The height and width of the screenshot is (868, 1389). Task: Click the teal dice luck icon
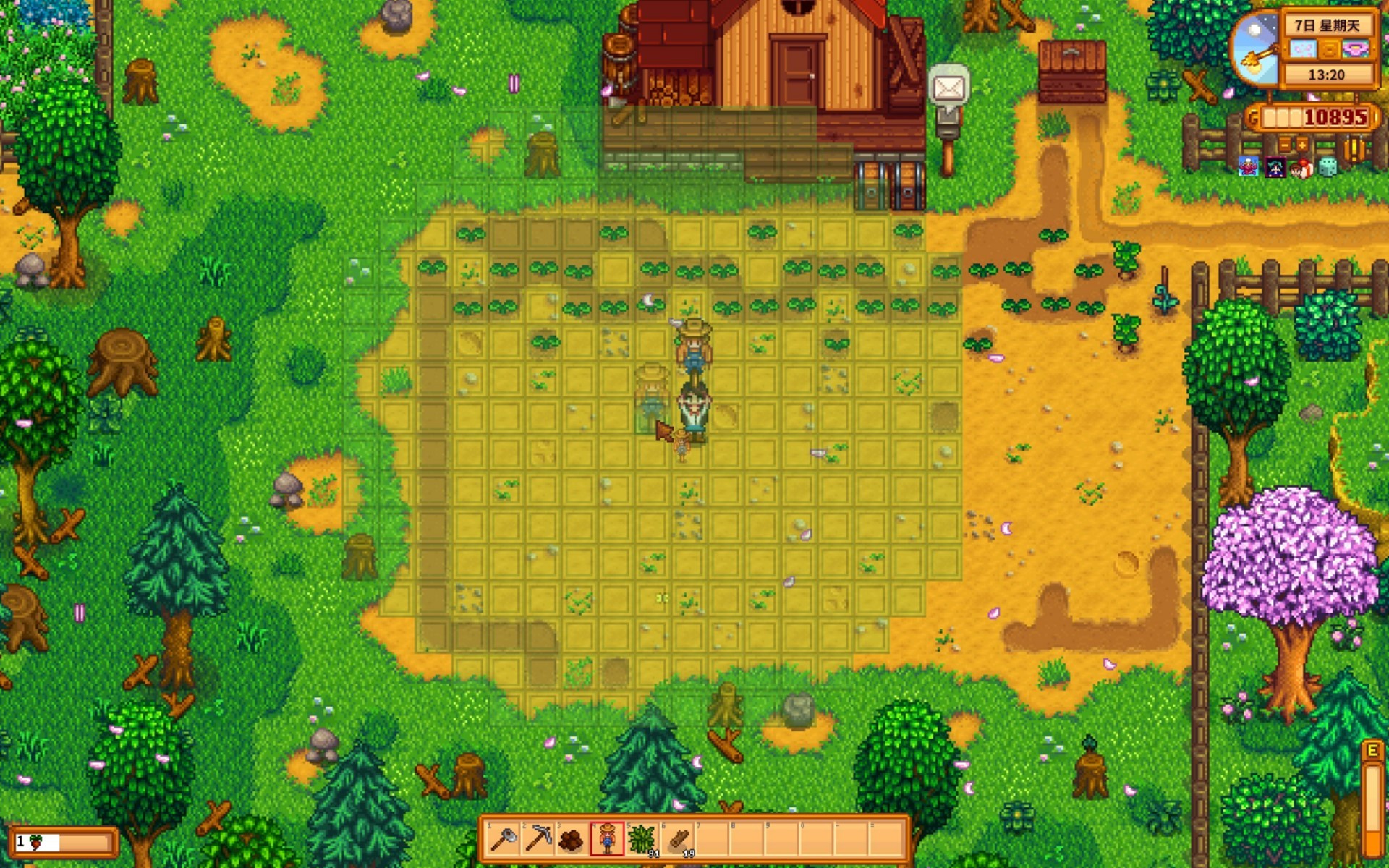(x=1328, y=168)
